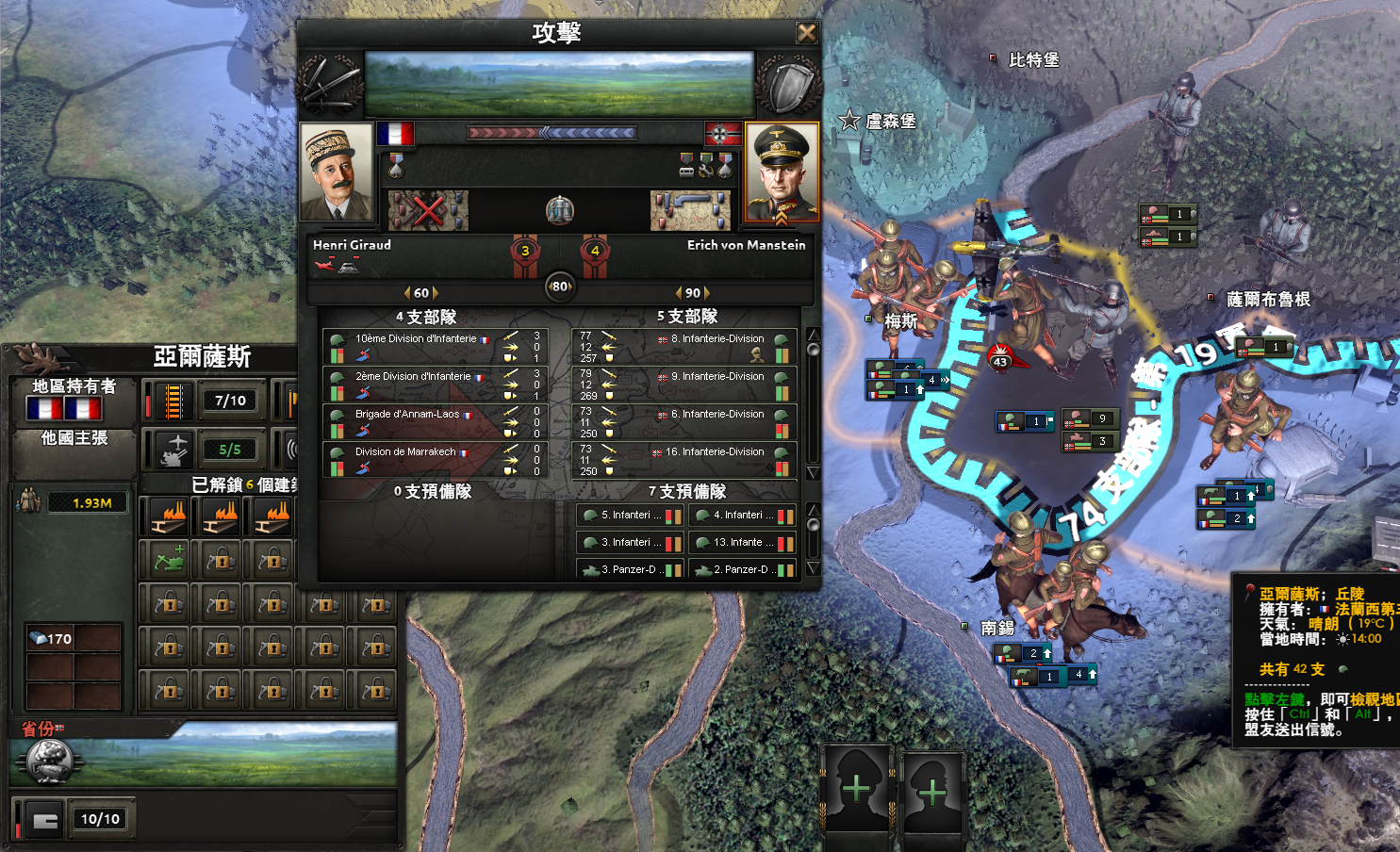
Task: Click the French tactic icon with red X
Action: pos(428,210)
